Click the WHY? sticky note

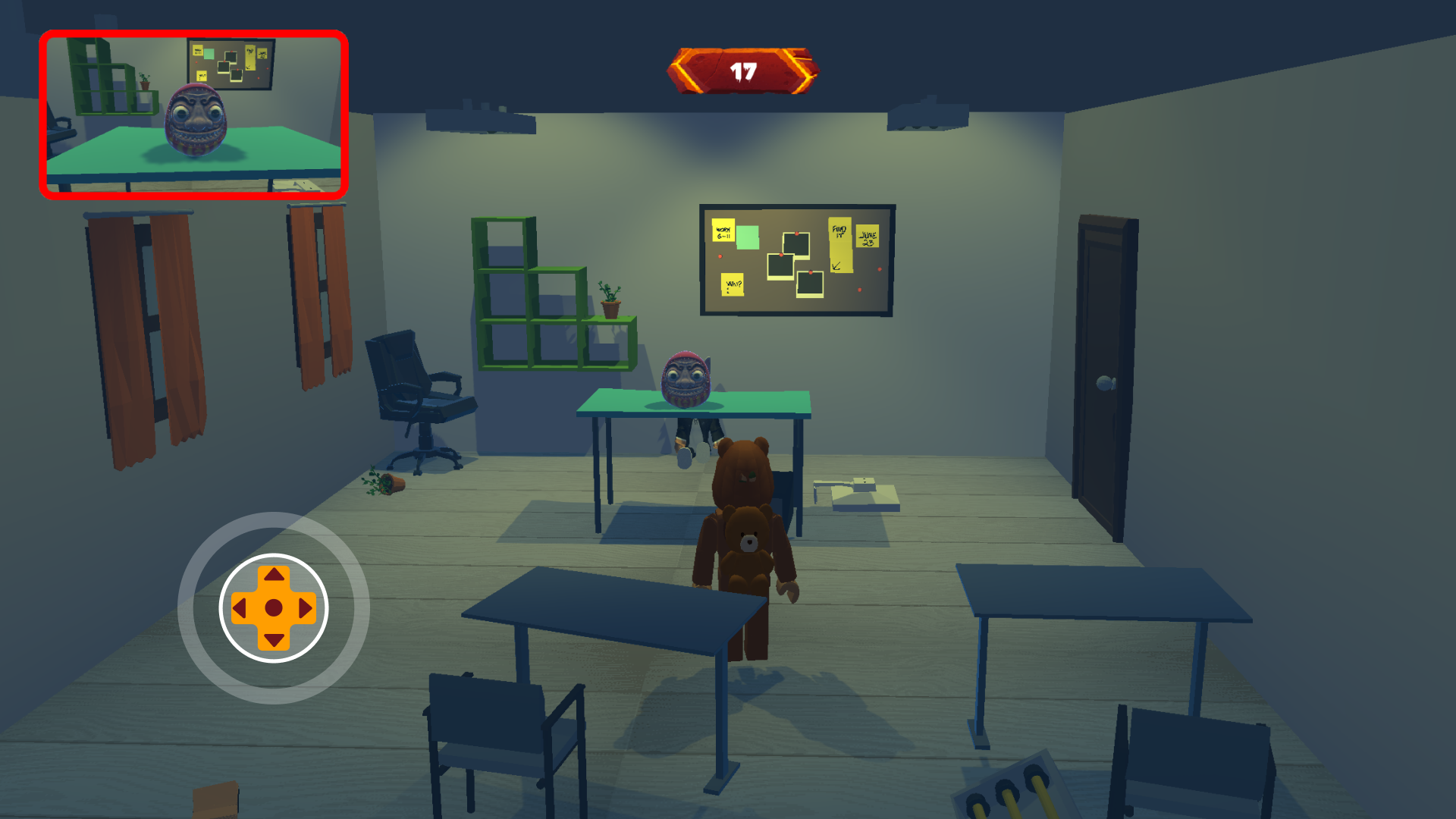coord(733,286)
